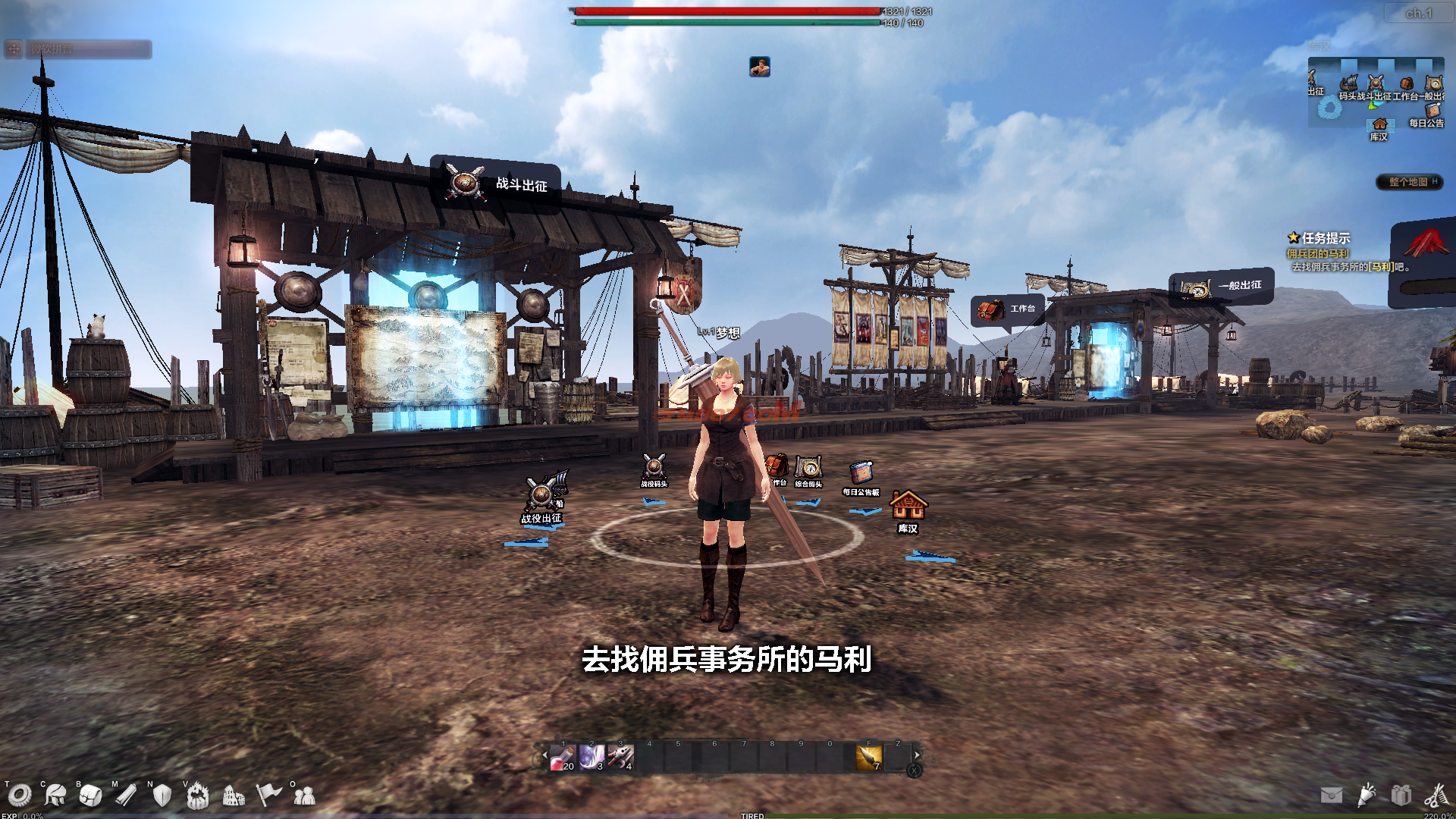Click the hotbar's left arrow
1456x819 pixels.
click(544, 755)
